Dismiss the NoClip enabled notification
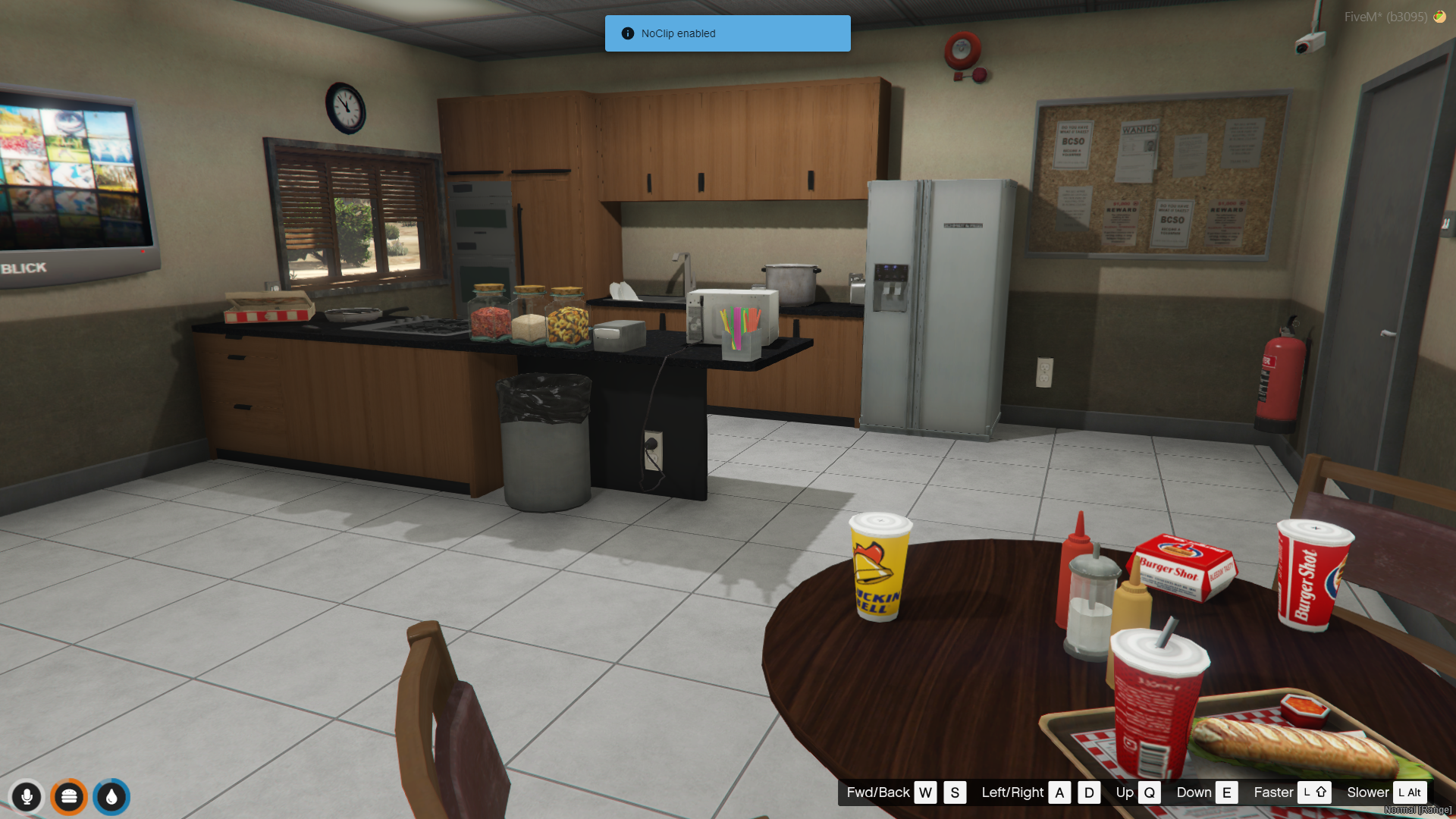 click(726, 33)
